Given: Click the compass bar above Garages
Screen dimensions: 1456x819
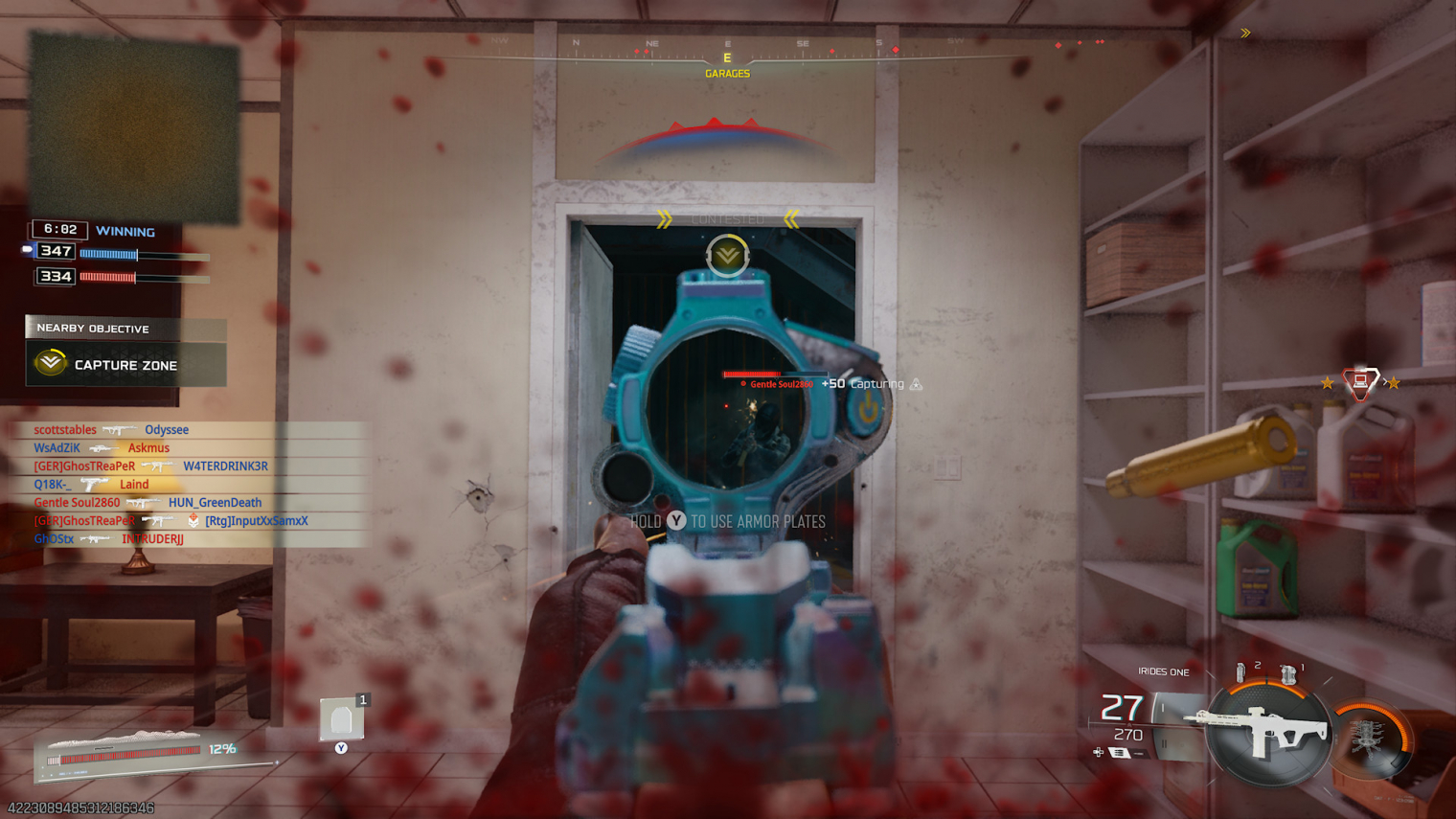Looking at the screenshot, I should click(x=727, y=48).
